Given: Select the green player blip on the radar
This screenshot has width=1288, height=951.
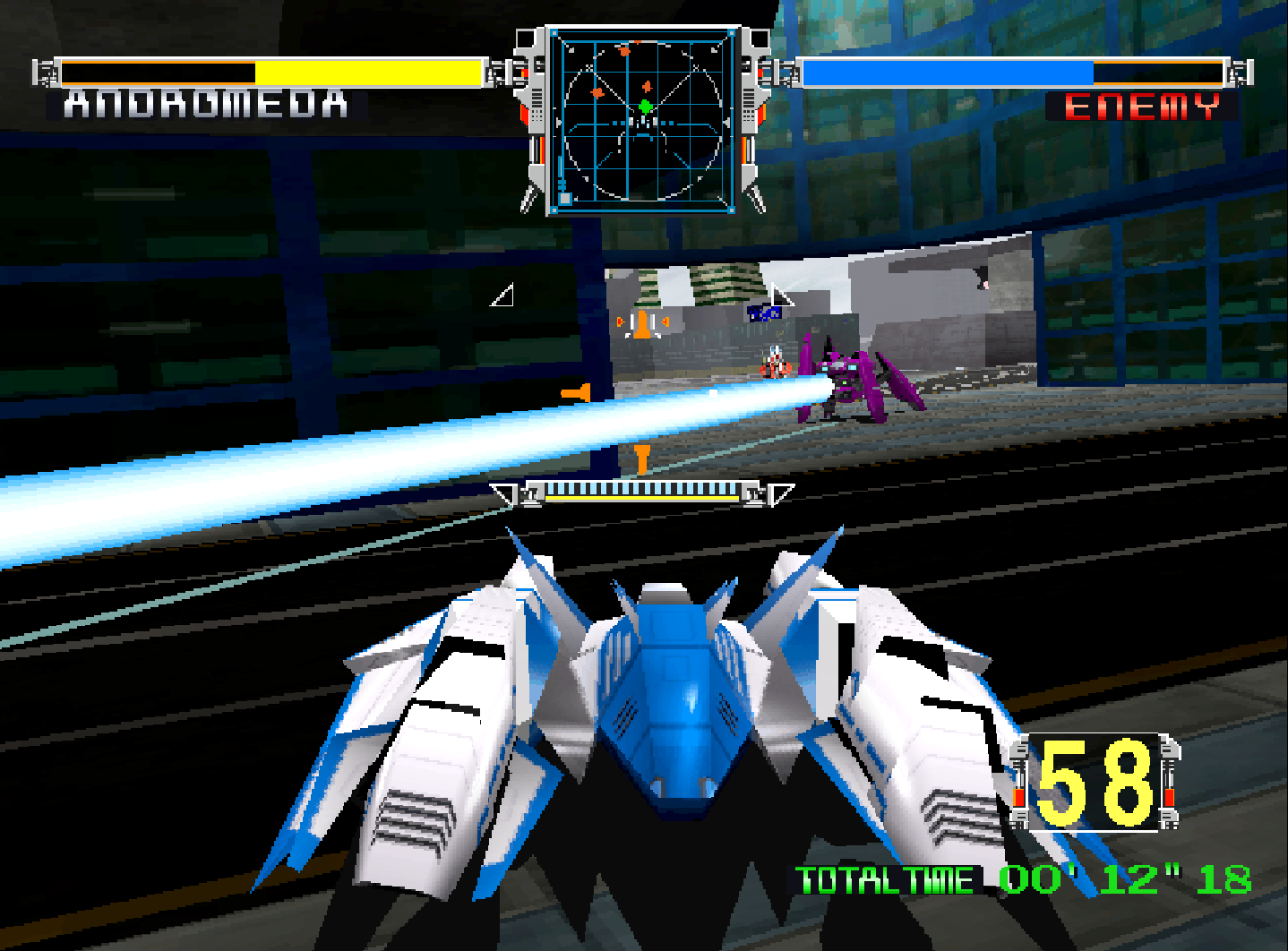Looking at the screenshot, I should (645, 106).
